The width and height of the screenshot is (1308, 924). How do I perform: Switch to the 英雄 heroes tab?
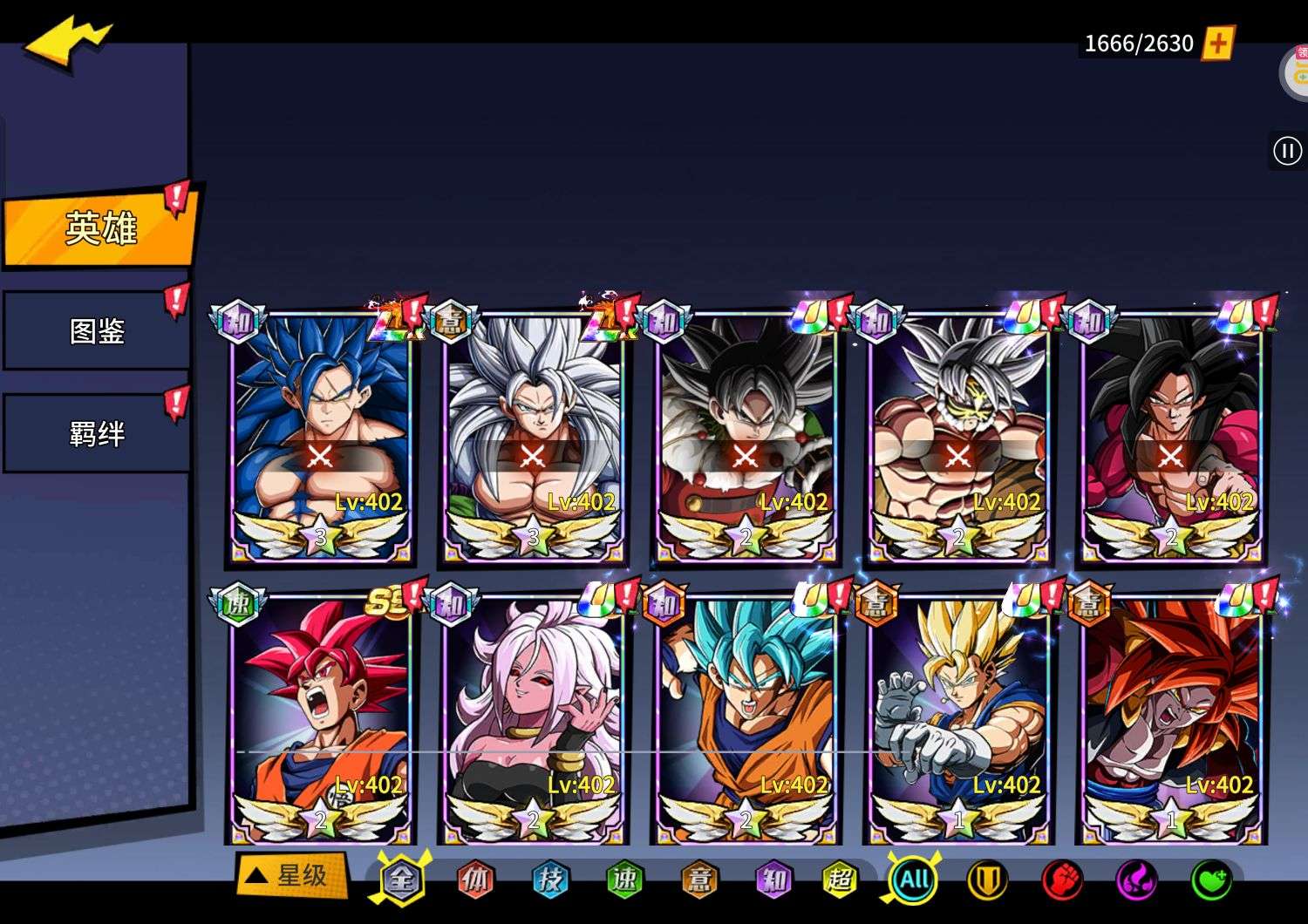[100, 228]
